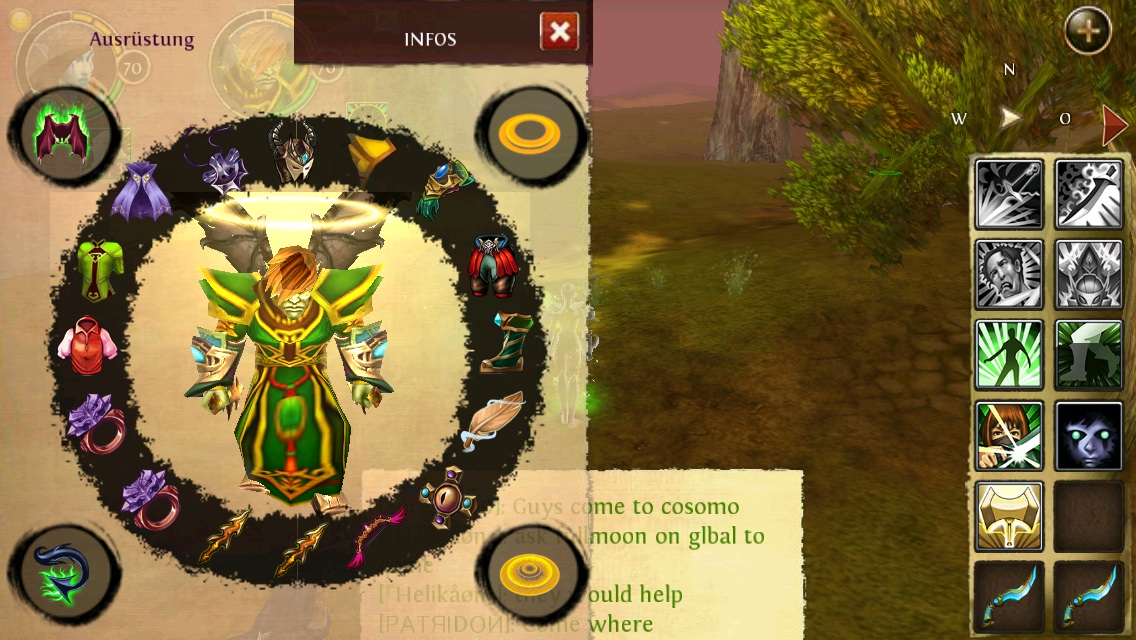Activate the screaming face skill
1136x640 pixels.
click(1009, 275)
